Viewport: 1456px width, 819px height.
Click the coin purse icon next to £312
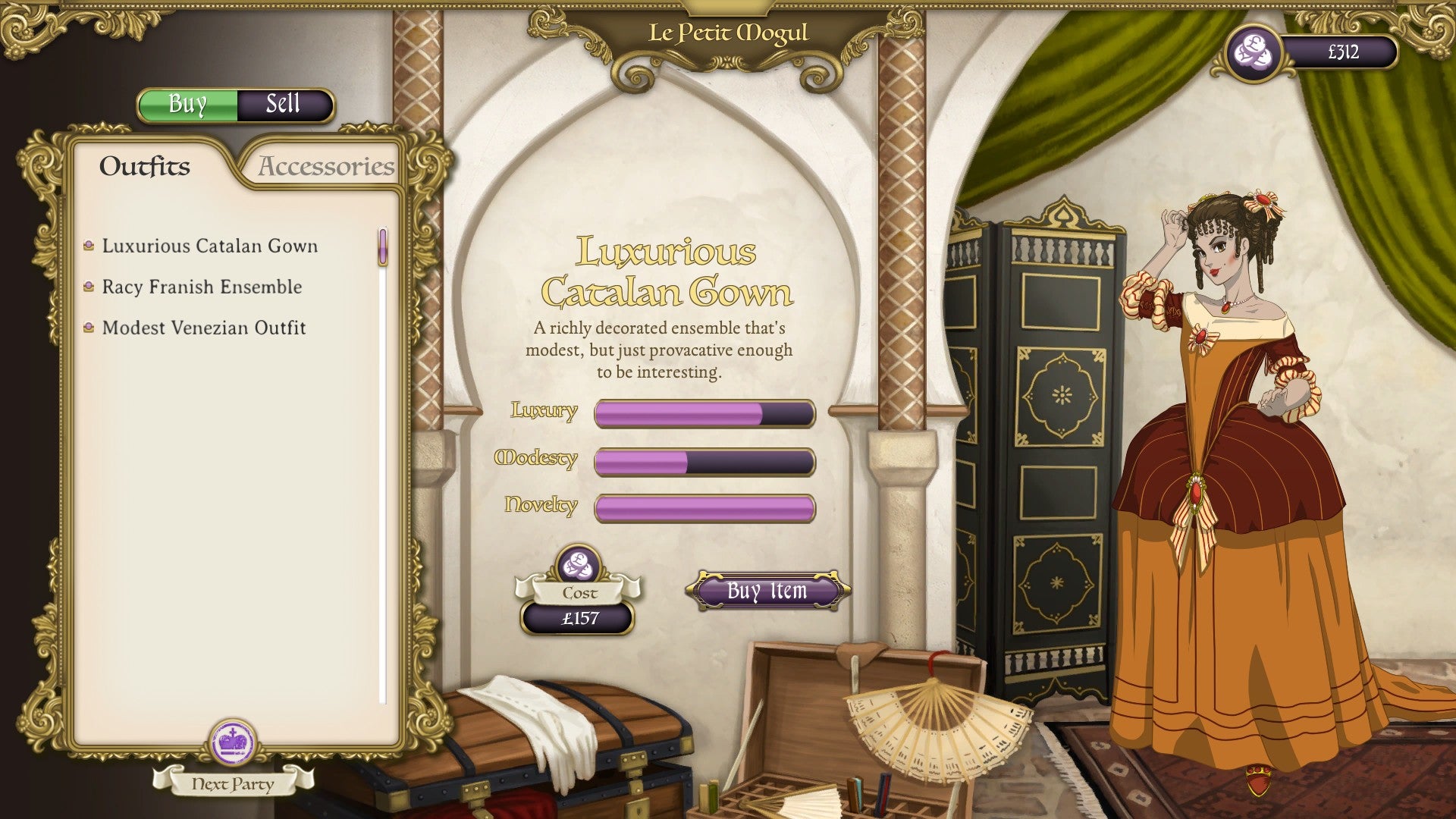tap(1255, 52)
